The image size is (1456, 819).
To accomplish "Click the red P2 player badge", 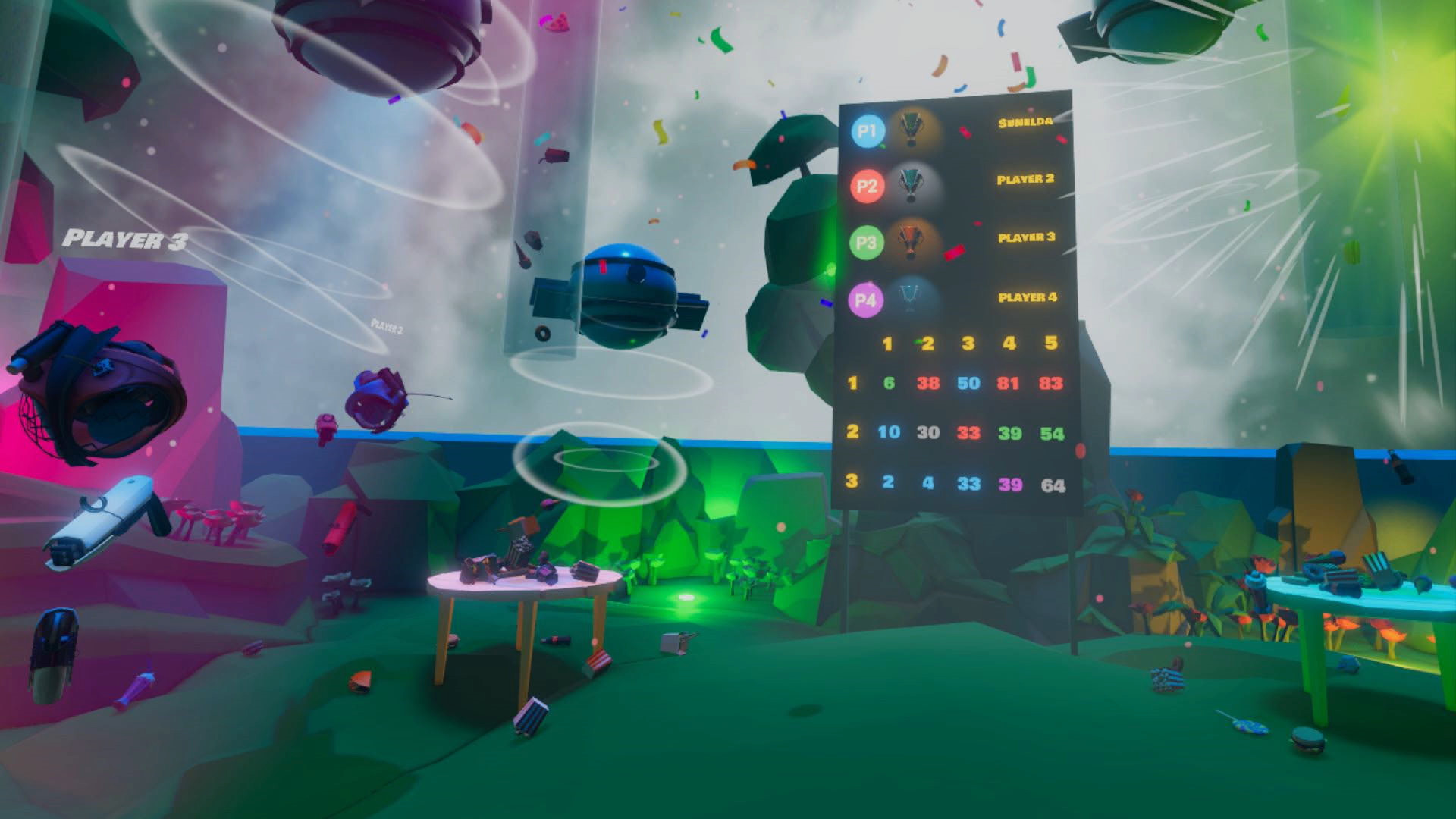I will tap(867, 187).
